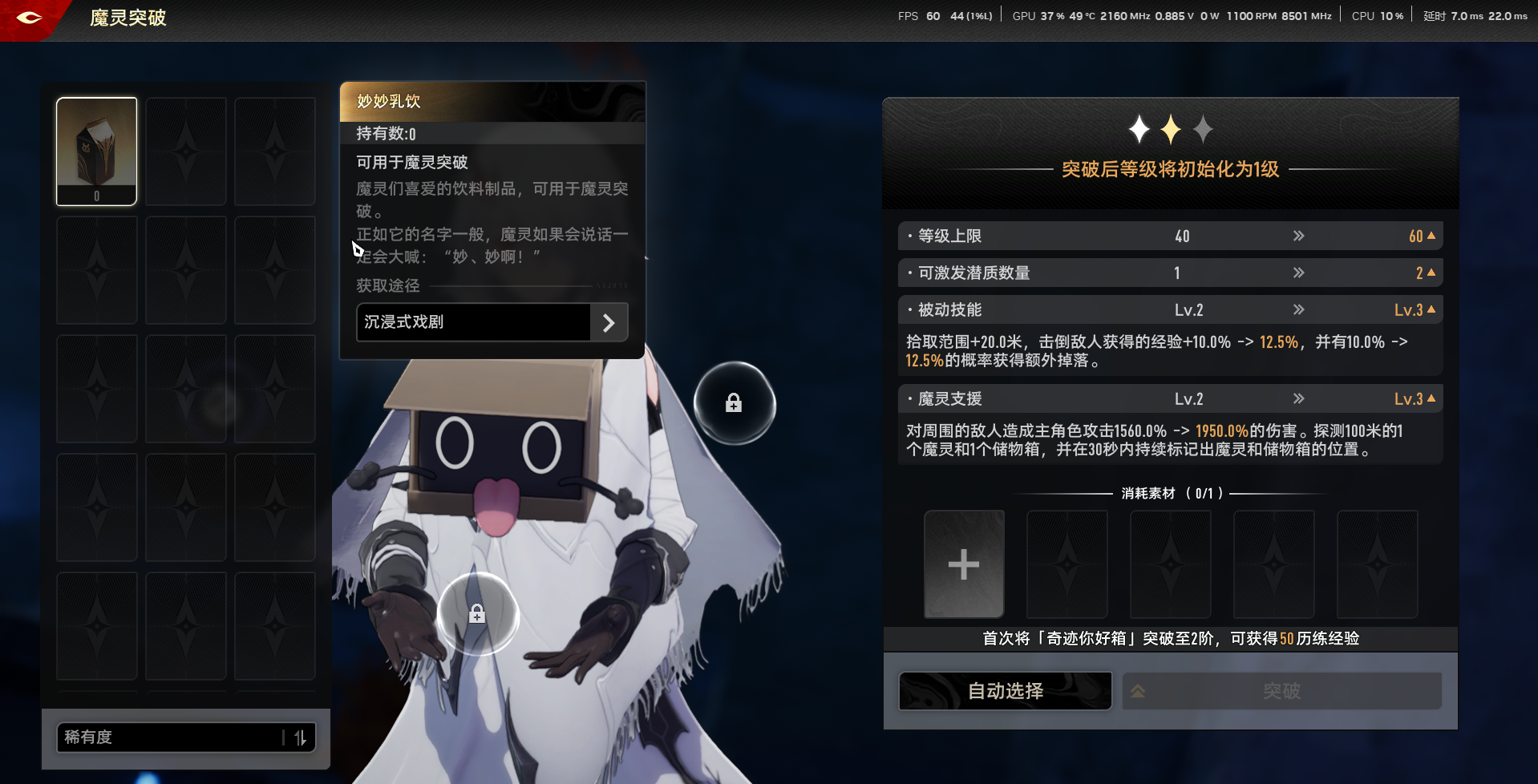1538x784 pixels.
Task: Select the 妙妙乳饮 milk carton item icon
Action: click(96, 151)
